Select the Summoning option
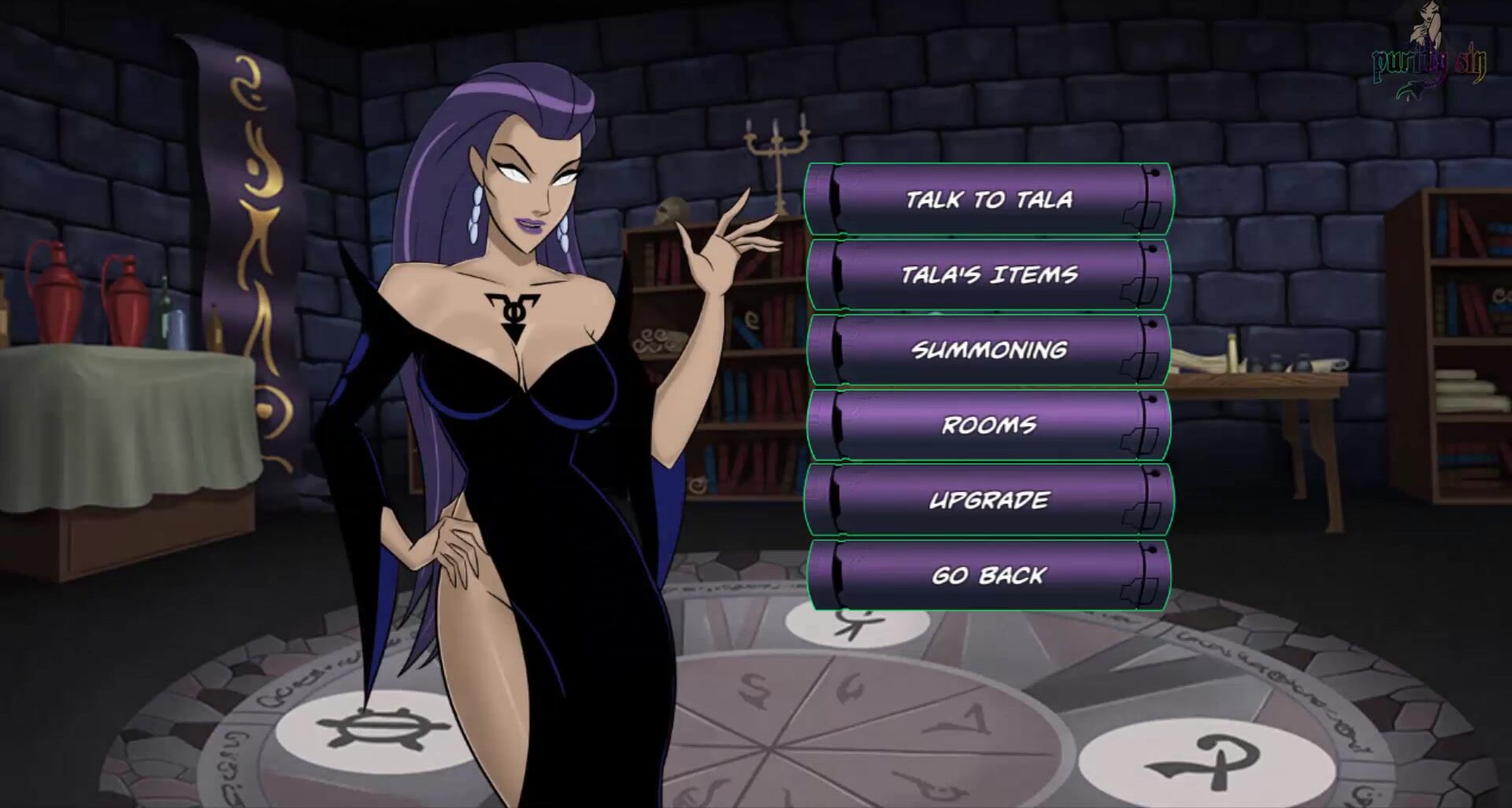This screenshot has width=1512, height=808. coord(988,350)
